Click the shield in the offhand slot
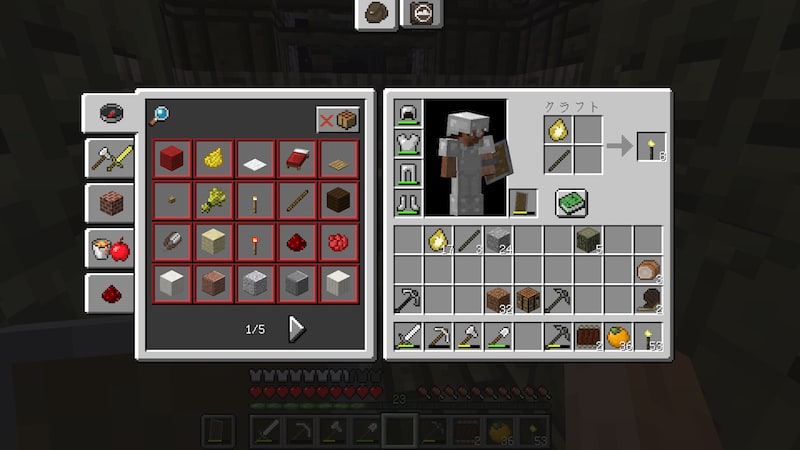 coord(523,203)
